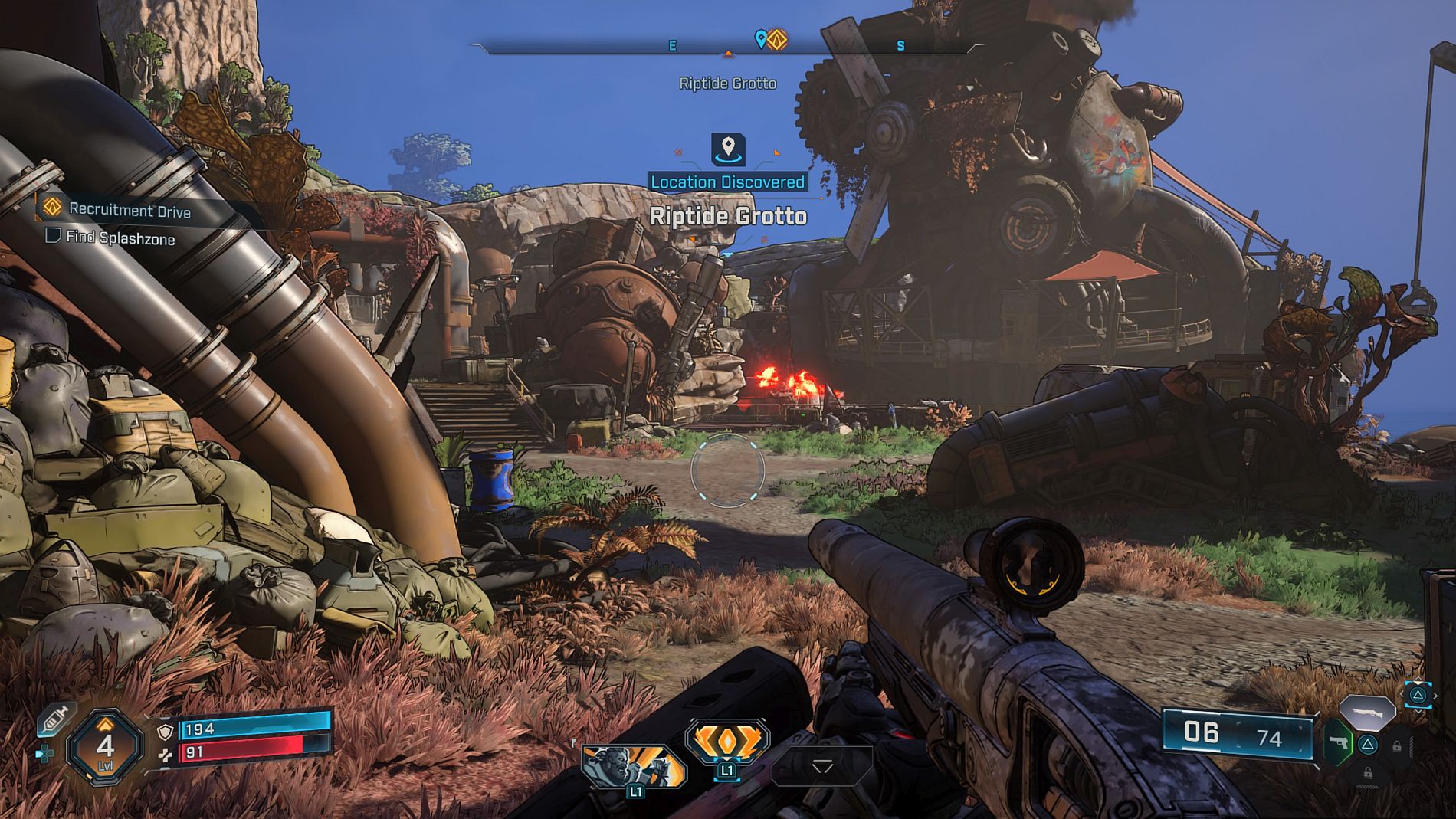Click the Find Splashzone objective checkbox
This screenshot has height=819, width=1456.
tap(53, 235)
